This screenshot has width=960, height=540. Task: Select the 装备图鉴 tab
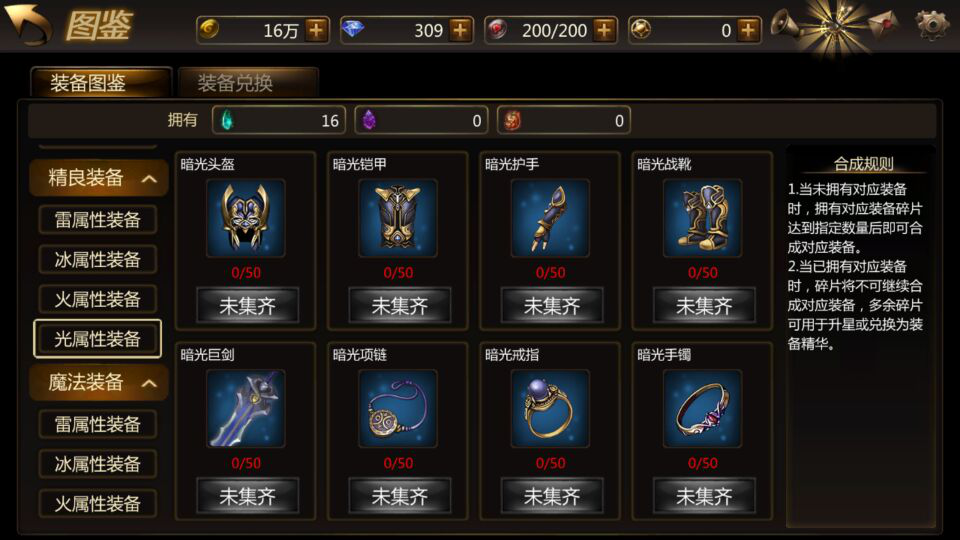pos(100,82)
